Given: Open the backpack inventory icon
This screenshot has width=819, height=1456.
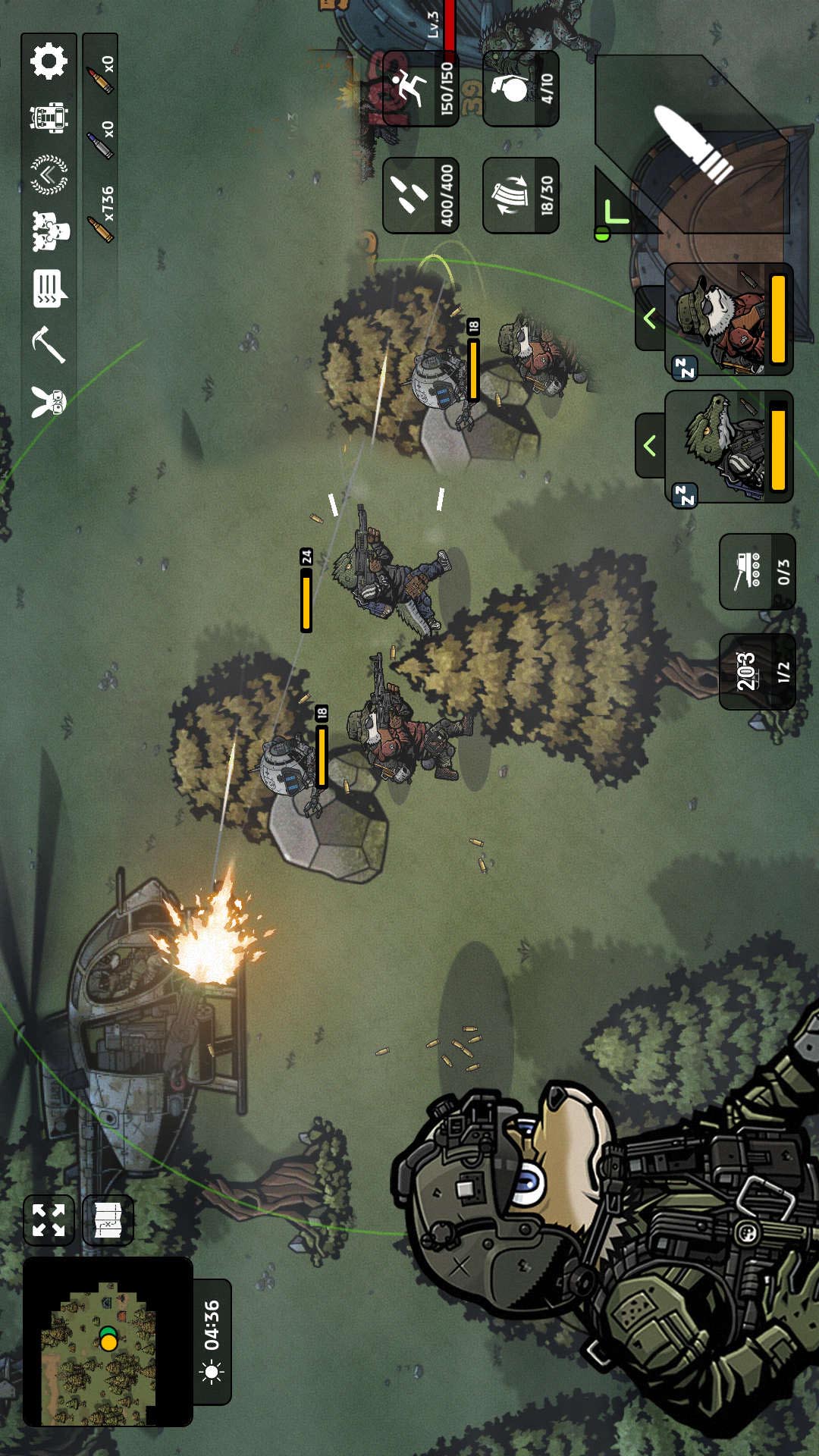Looking at the screenshot, I should 49,118.
